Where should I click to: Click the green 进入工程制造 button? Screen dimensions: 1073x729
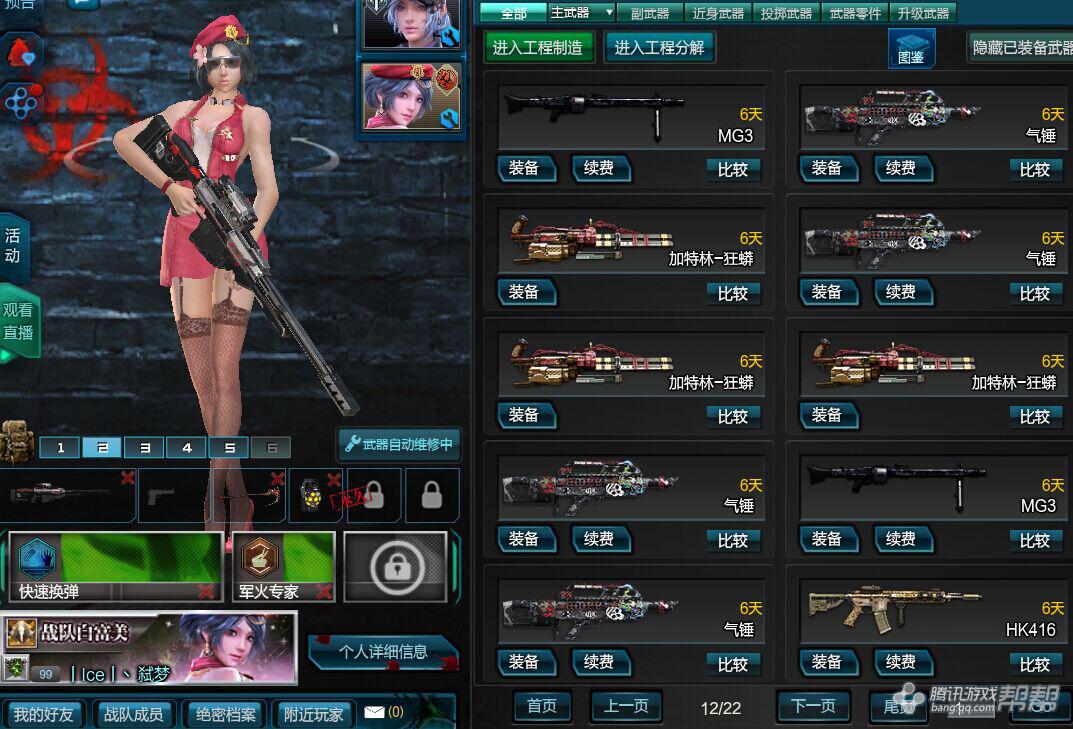tap(538, 47)
